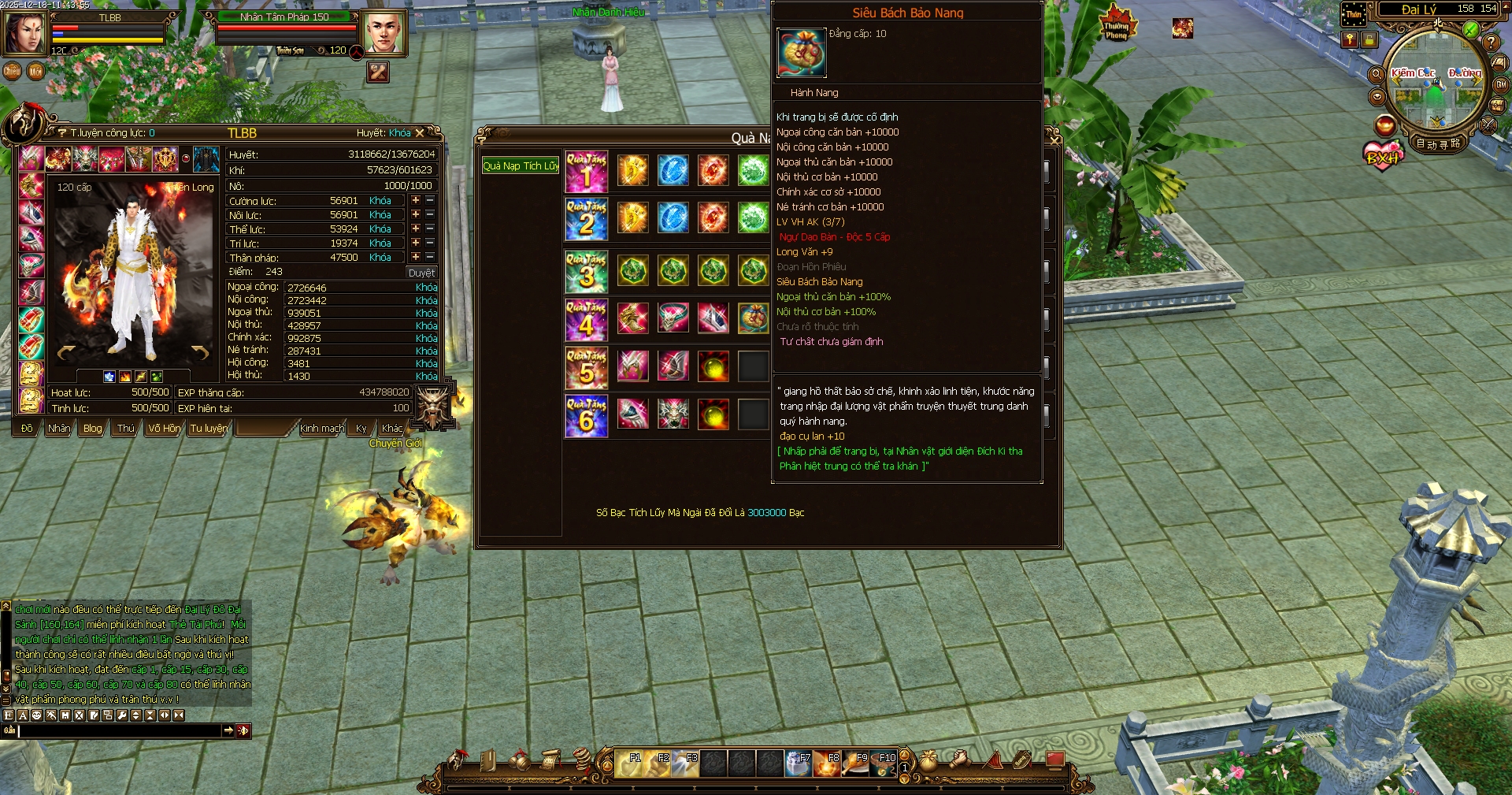Use the F8 fire skill slot
Viewport: 1512px width, 795px height.
(x=827, y=763)
